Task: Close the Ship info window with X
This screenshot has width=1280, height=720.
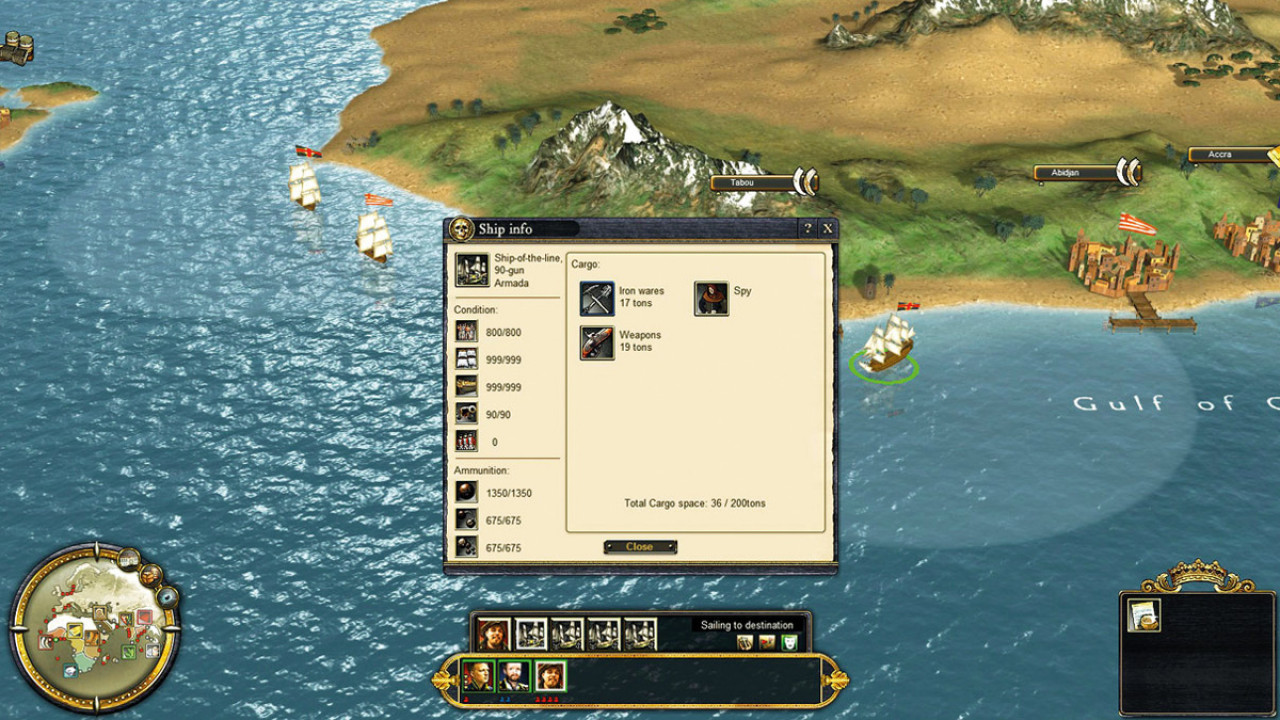Action: point(828,229)
